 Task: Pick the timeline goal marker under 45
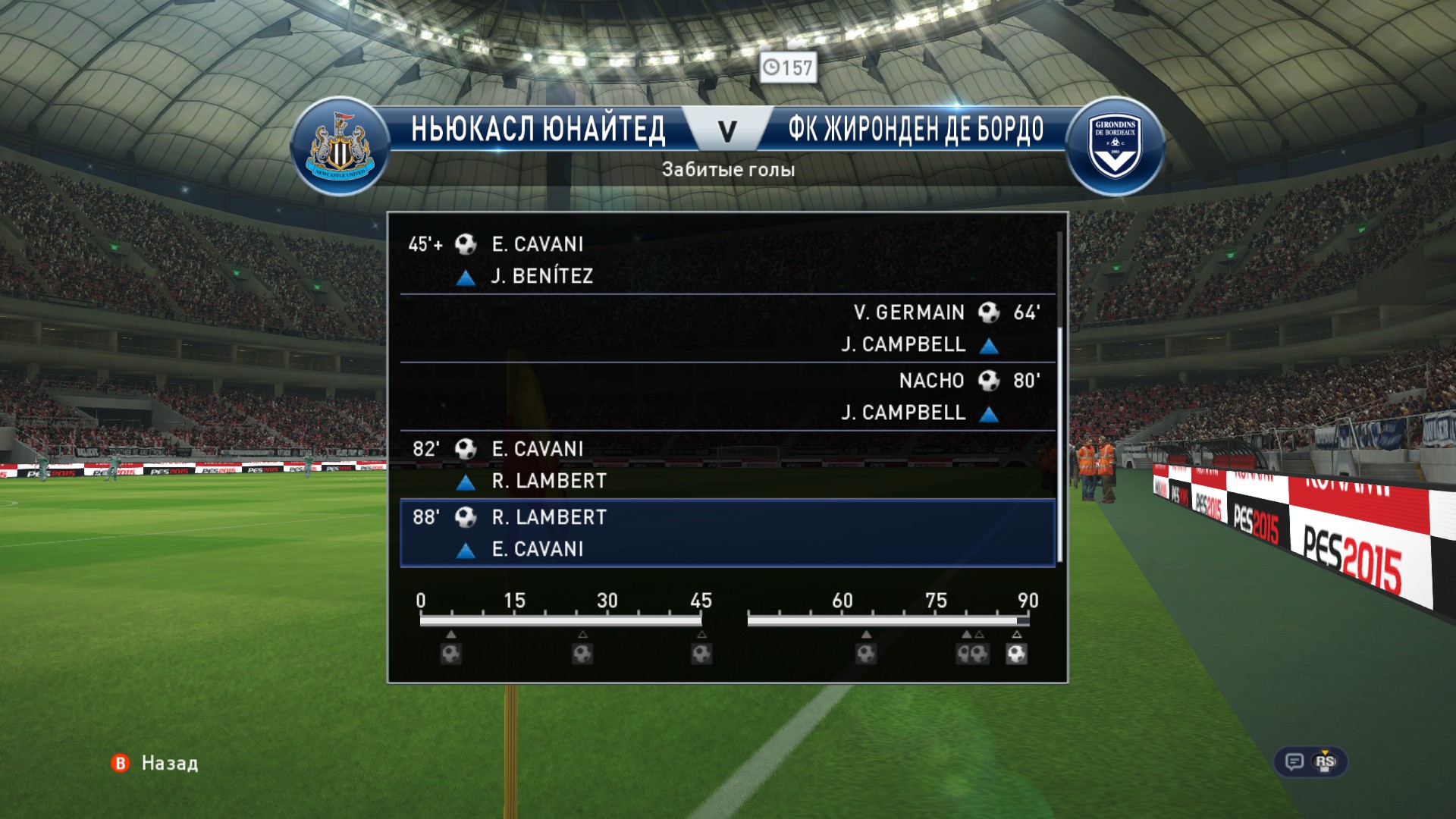coord(701,654)
